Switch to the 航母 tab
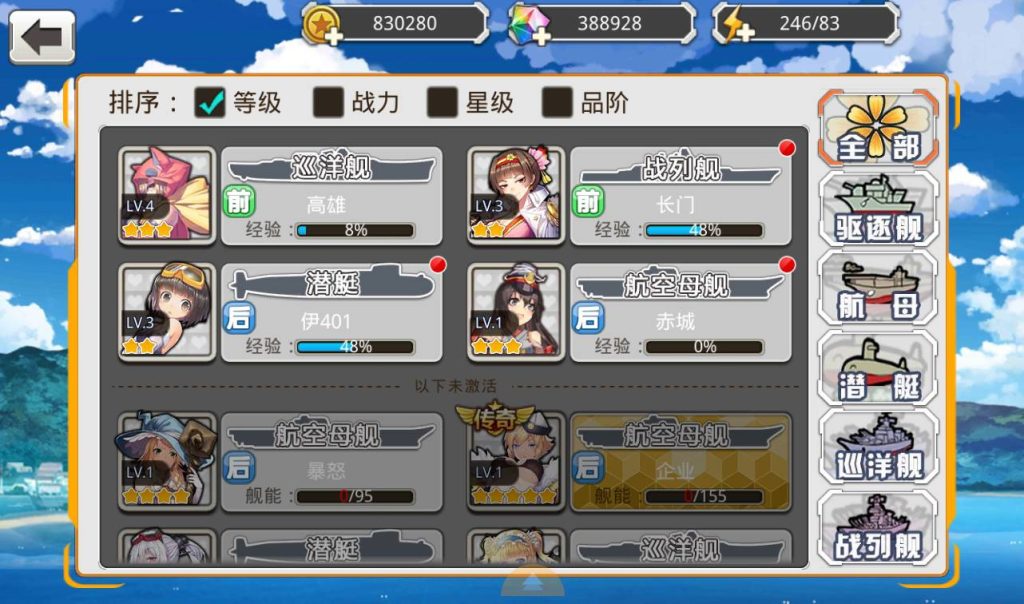Image resolution: width=1024 pixels, height=604 pixels. (x=878, y=288)
